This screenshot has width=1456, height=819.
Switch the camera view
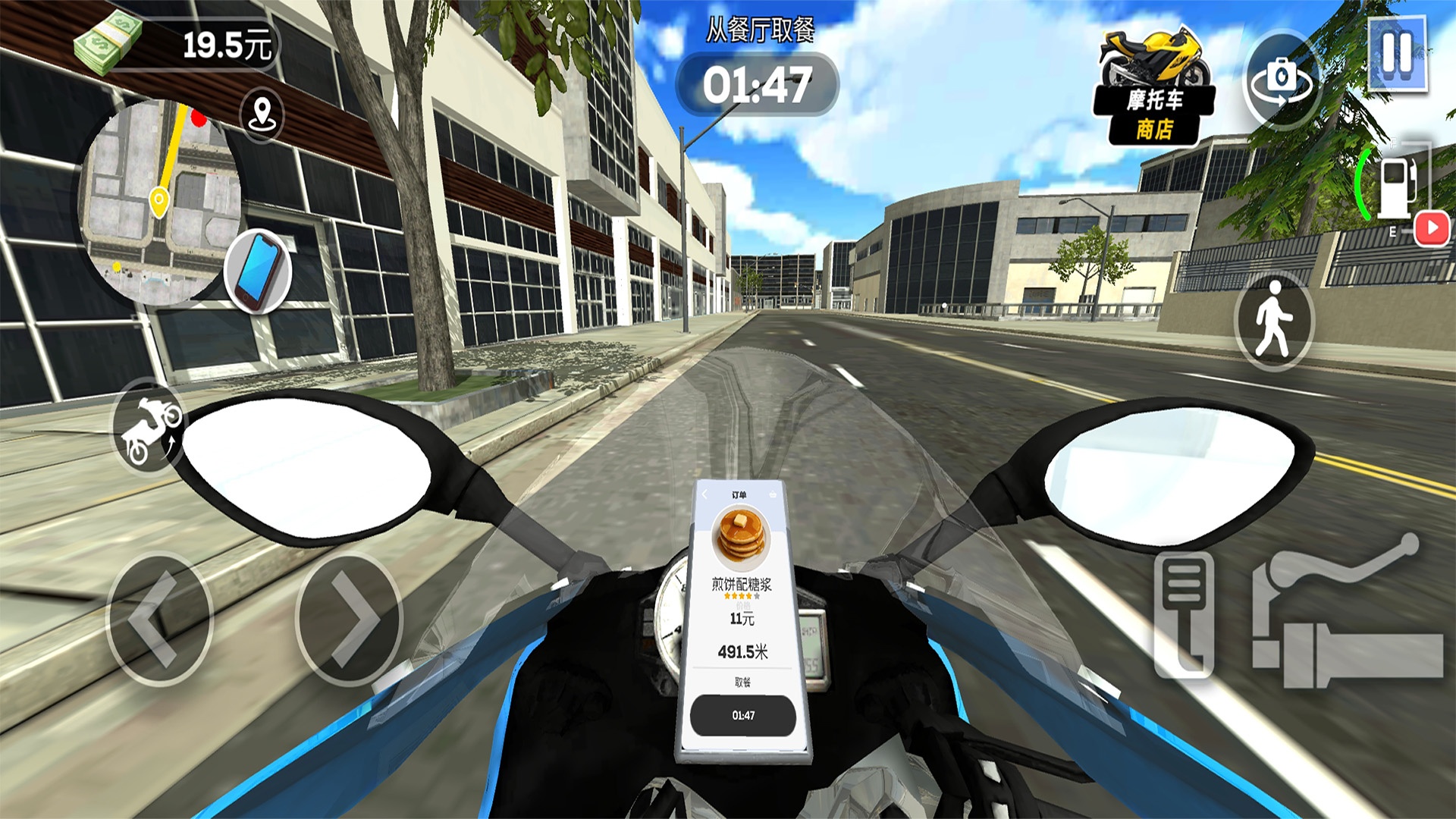1282,78
